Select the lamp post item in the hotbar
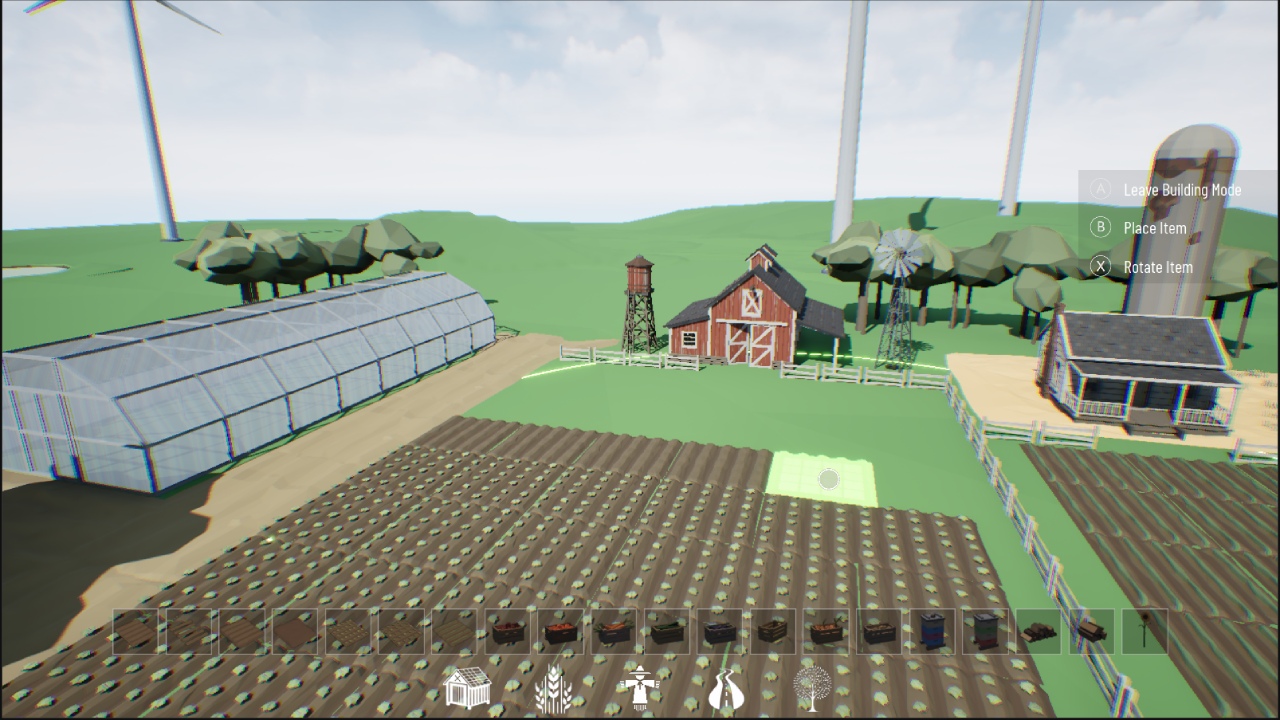1280x720 pixels. (1145, 630)
